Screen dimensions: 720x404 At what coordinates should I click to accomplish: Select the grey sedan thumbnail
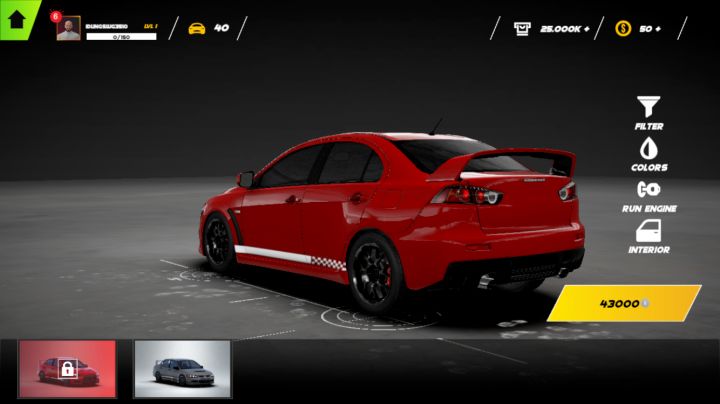[x=182, y=369]
